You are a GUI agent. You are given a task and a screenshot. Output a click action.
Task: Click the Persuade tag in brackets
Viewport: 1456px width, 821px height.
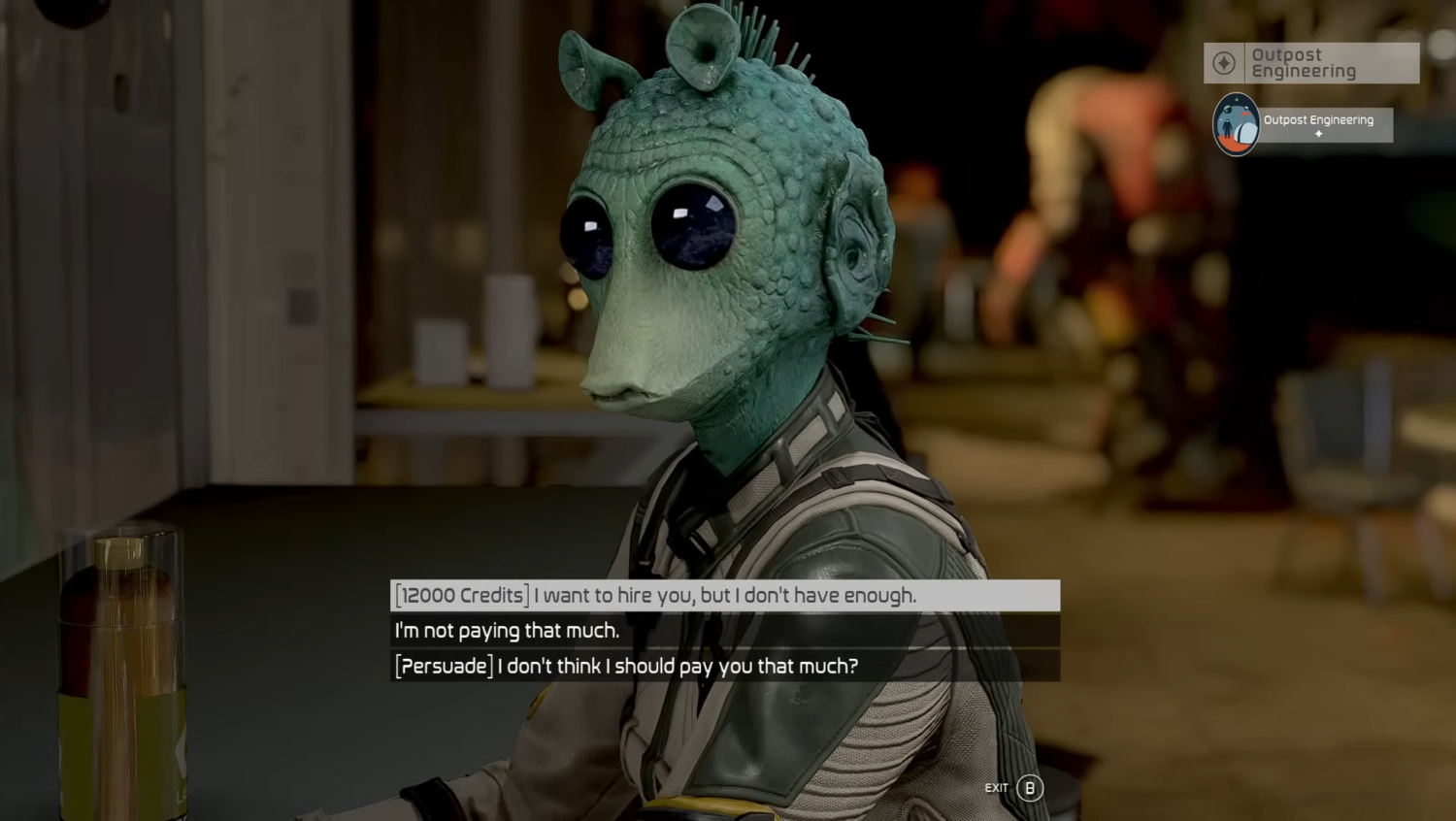point(442,667)
